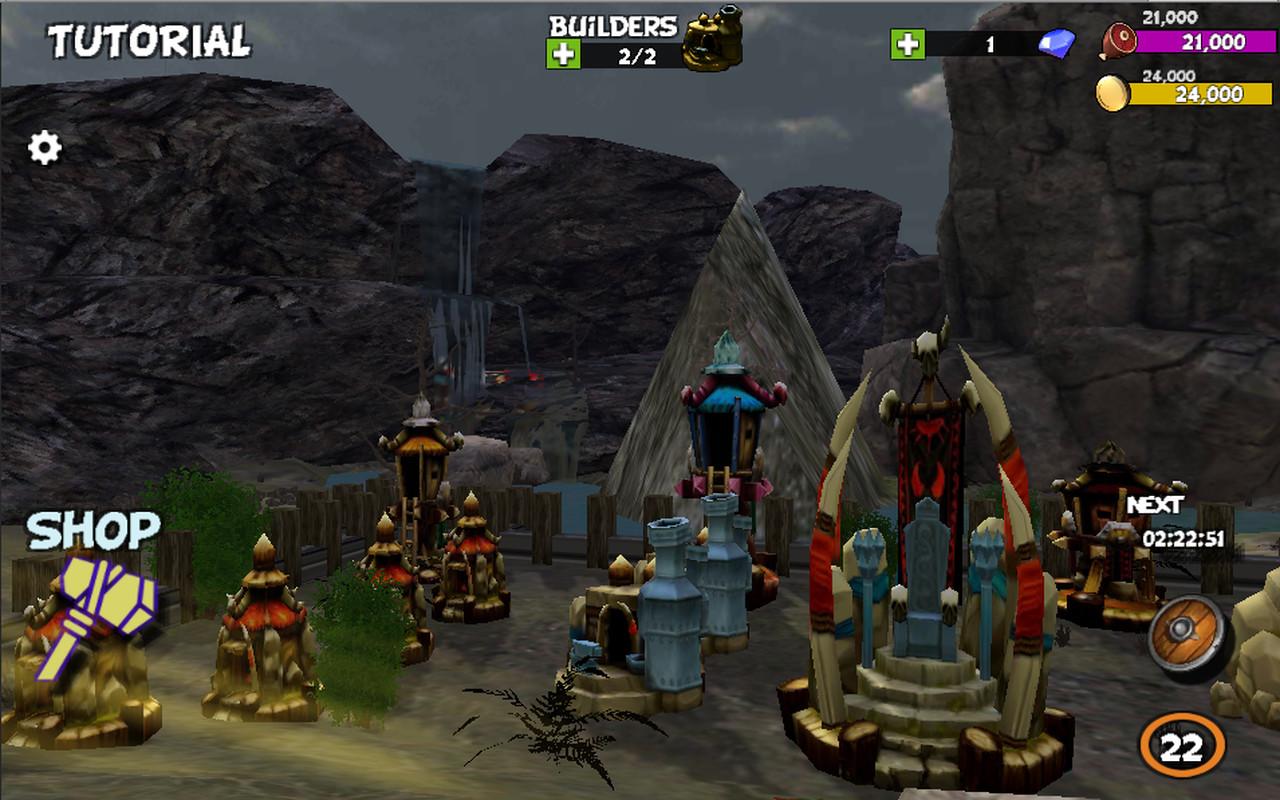Buy gems using the green plus button
The image size is (1280, 800).
pyautogui.click(x=908, y=44)
